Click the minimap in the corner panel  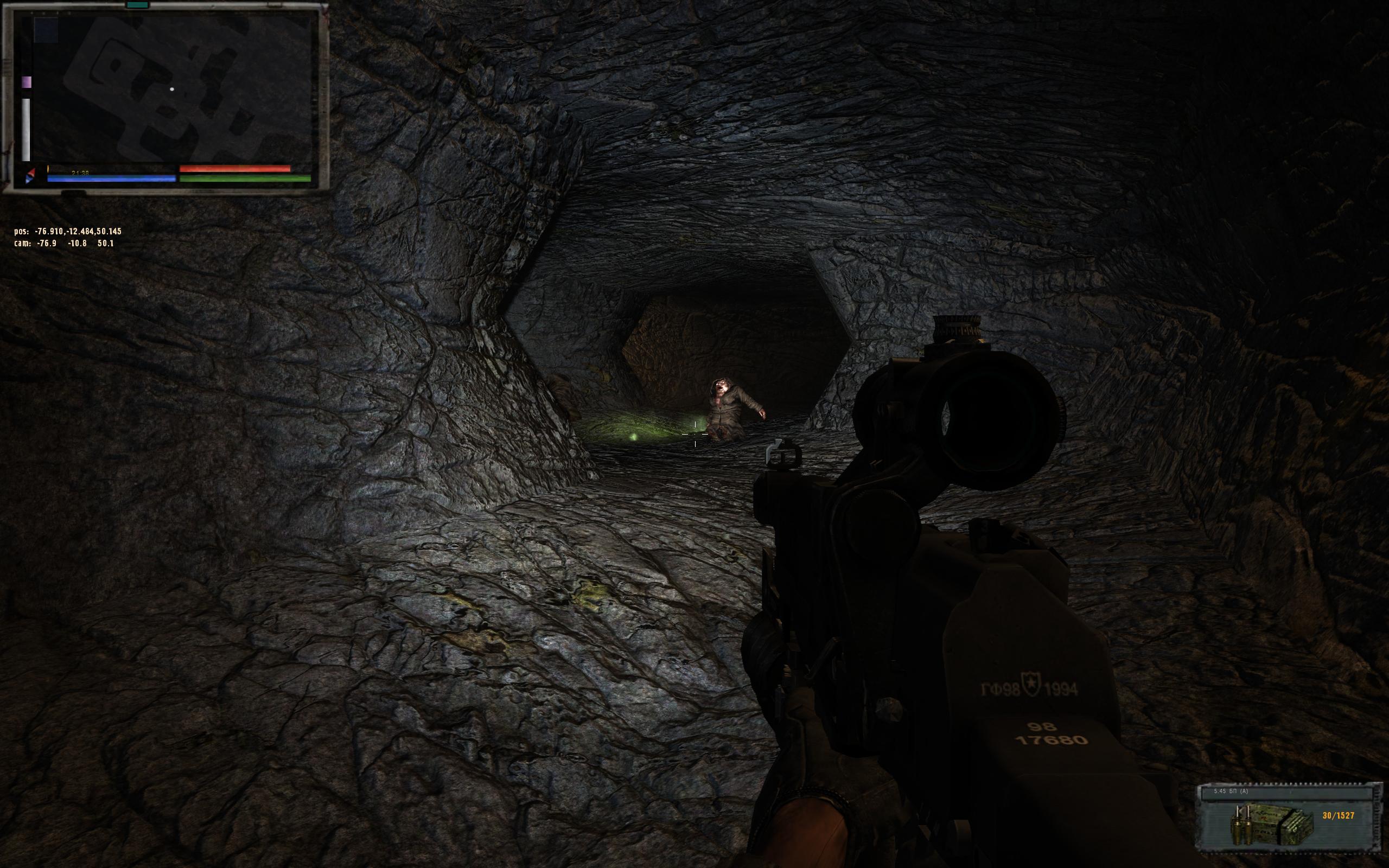(x=172, y=89)
